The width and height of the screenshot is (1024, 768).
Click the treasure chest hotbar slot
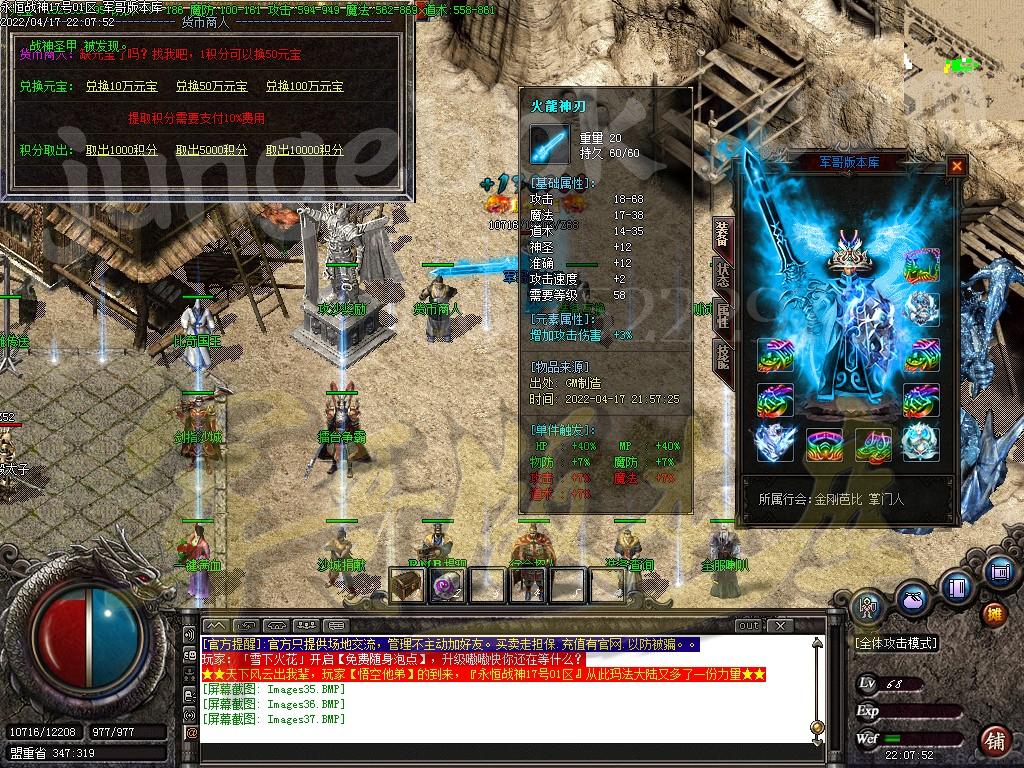coord(406,585)
